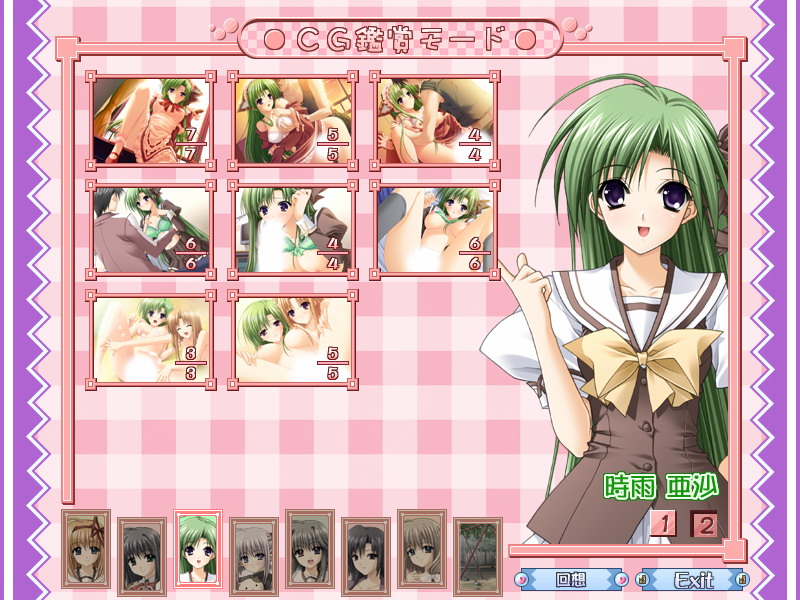This screenshot has height=600, width=800.
Task: Exit the CG viewing mode
Action: click(693, 579)
